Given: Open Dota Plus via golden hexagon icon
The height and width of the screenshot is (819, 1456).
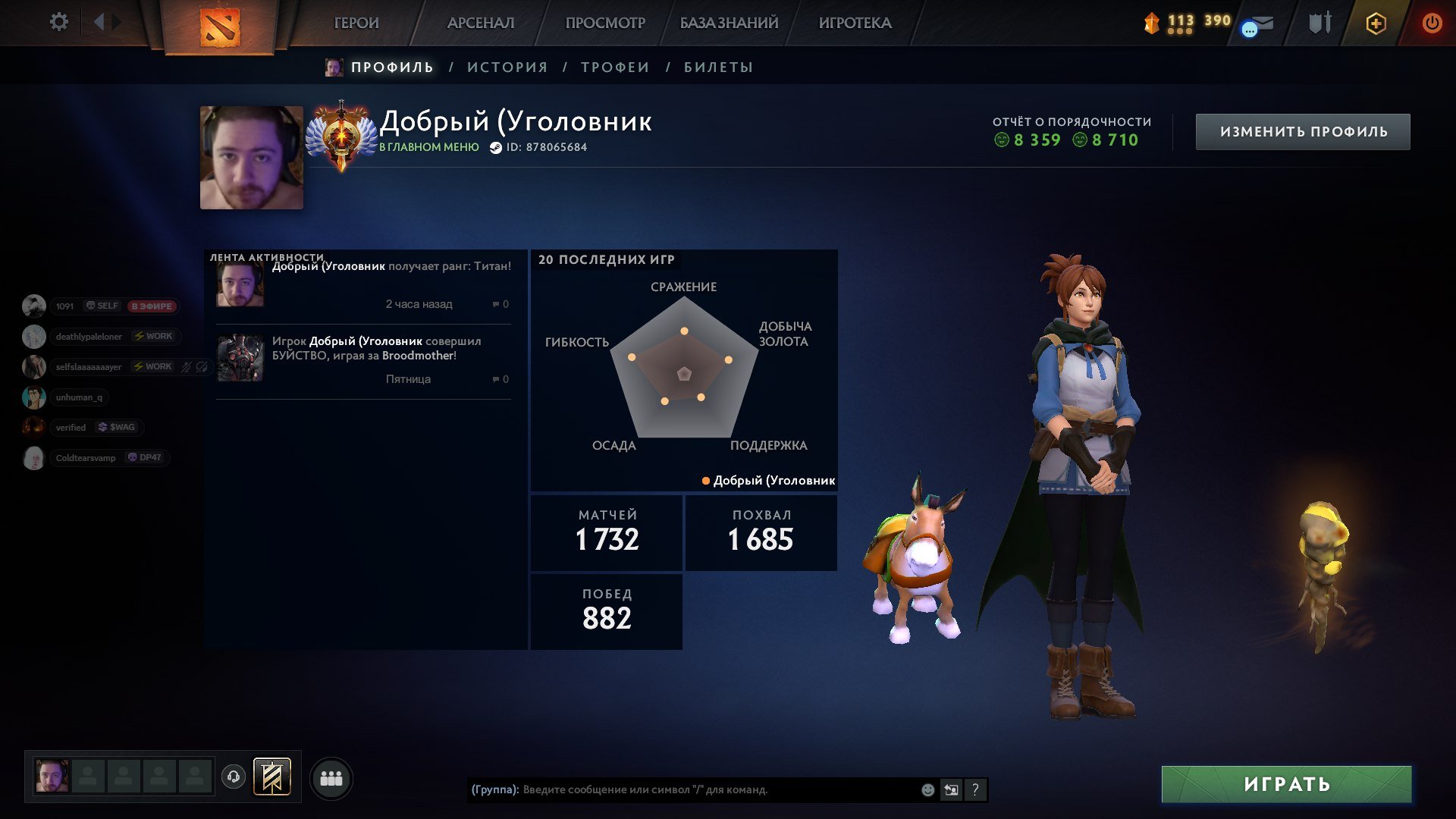Looking at the screenshot, I should (1376, 24).
